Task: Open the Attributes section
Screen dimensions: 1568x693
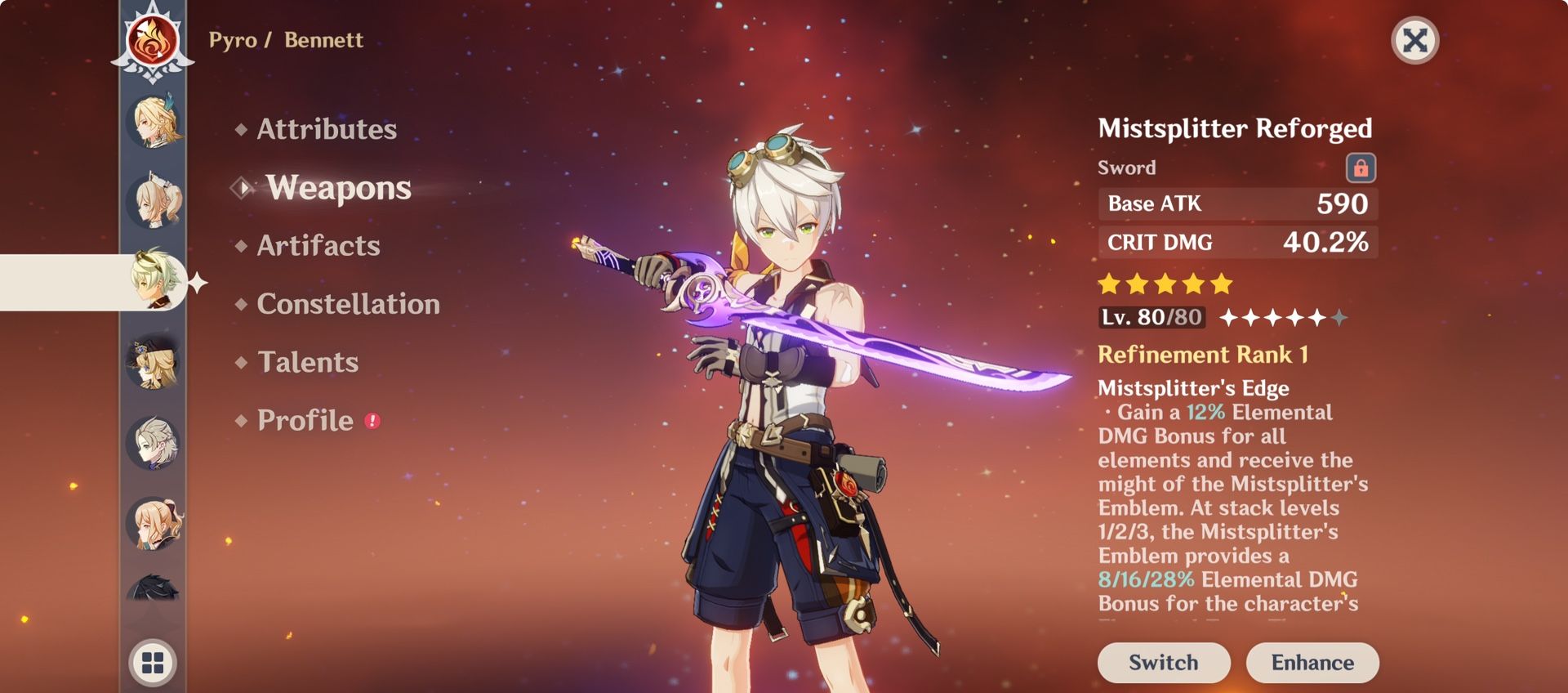Action: pos(327,129)
